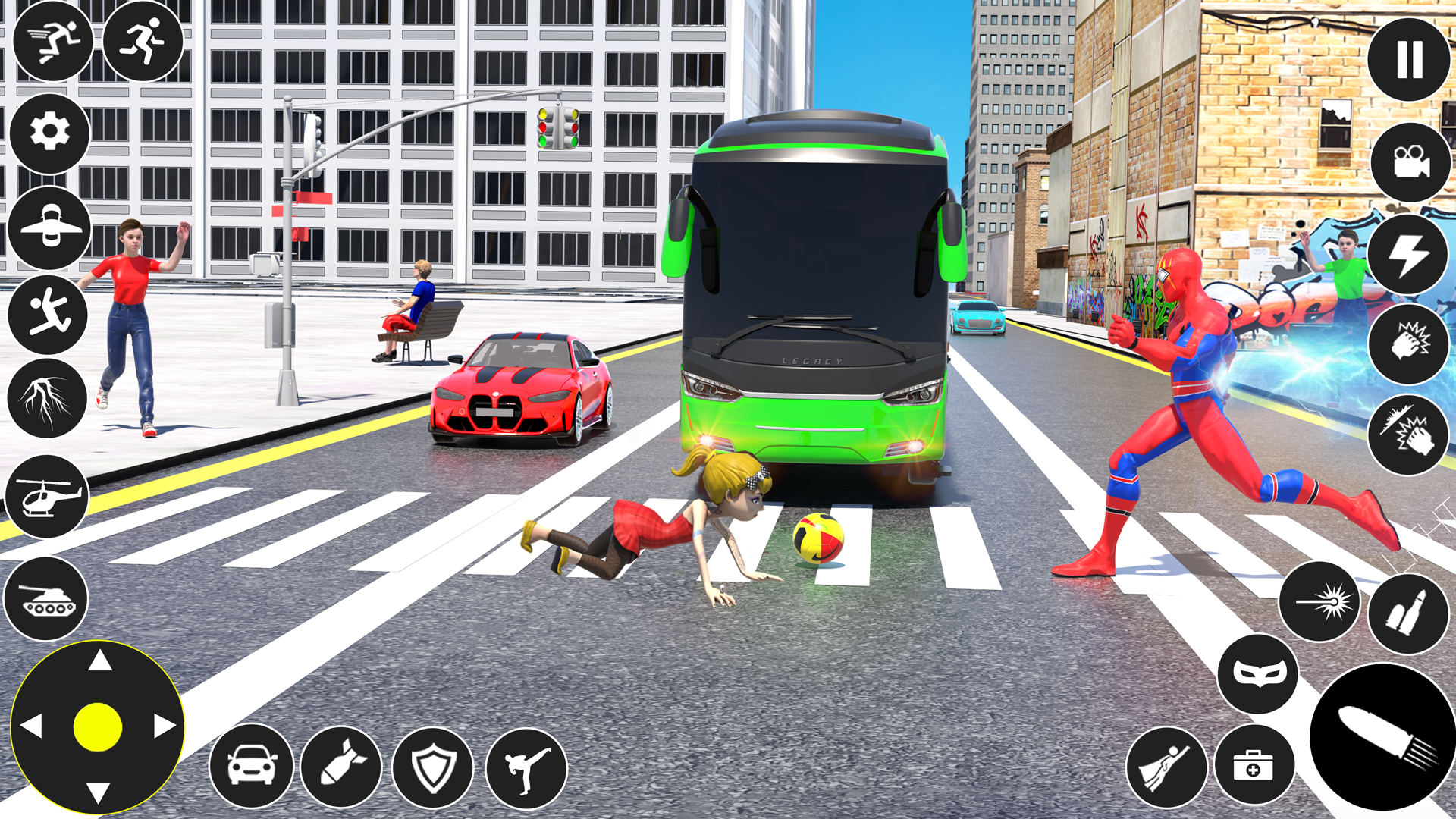Screen dimensions: 1456x819
Task: Tap the movement joystick control
Action: (x=99, y=728)
